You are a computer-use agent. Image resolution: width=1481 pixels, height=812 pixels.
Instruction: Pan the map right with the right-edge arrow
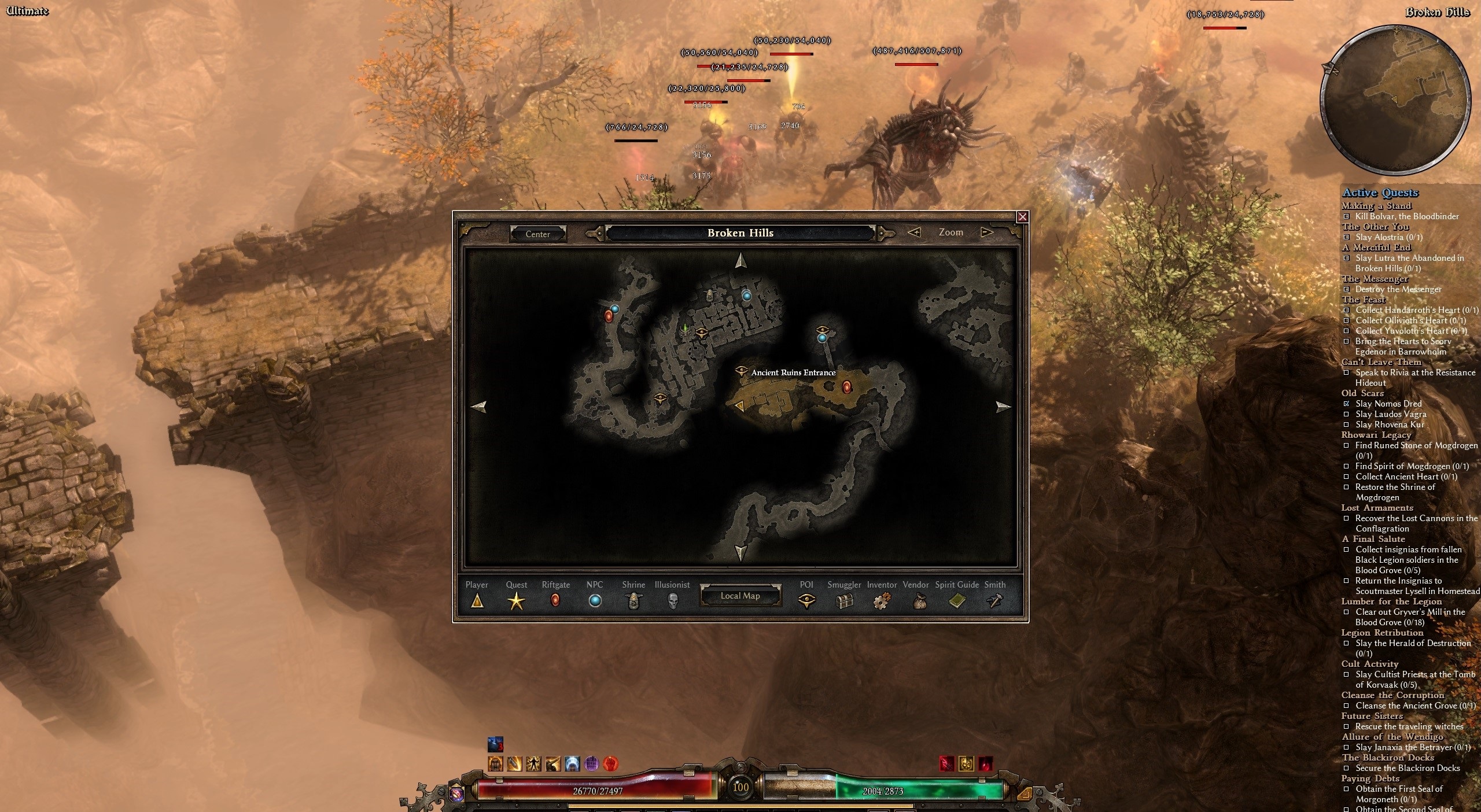(x=1003, y=407)
